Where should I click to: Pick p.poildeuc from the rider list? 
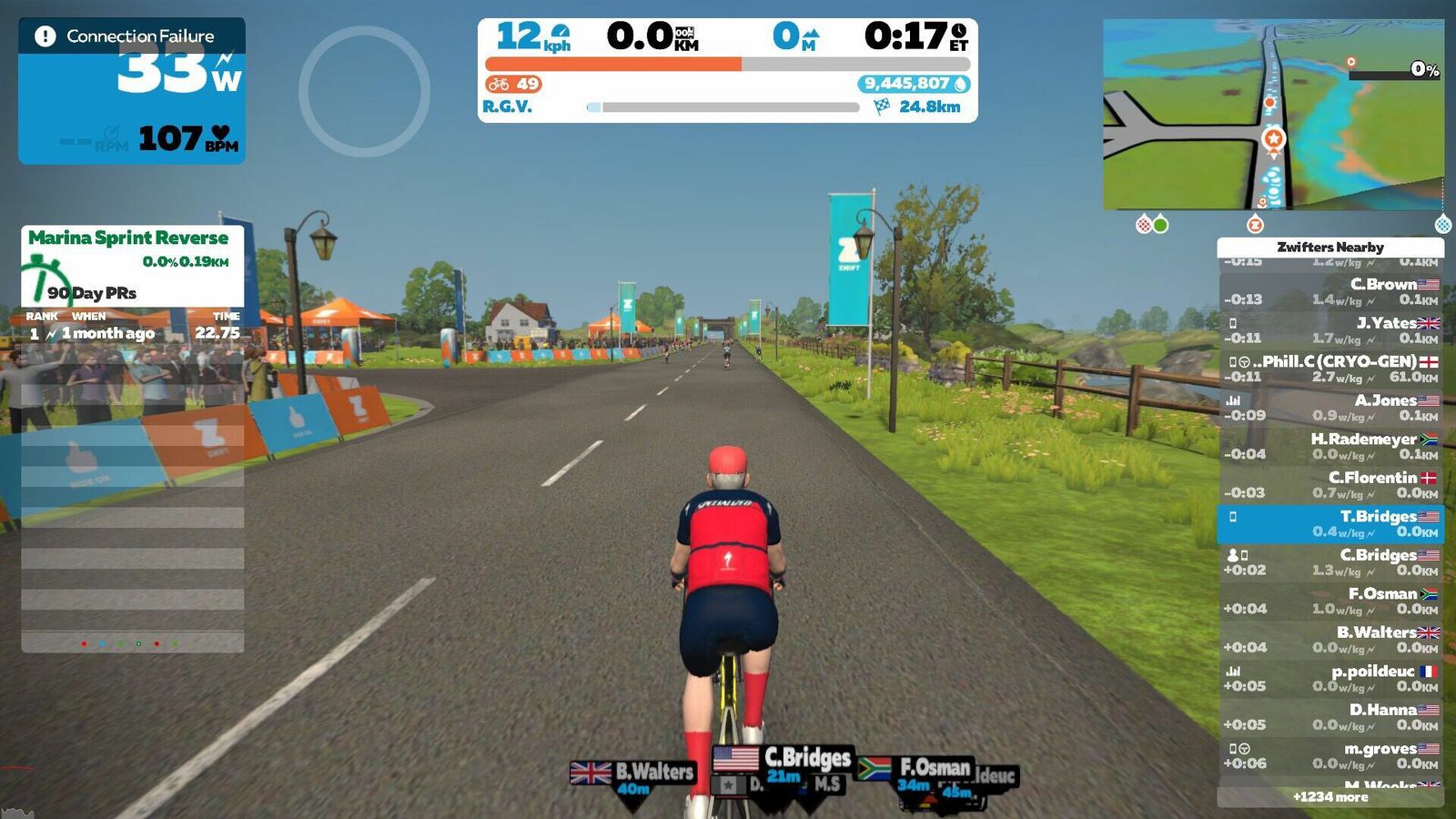point(1330,678)
